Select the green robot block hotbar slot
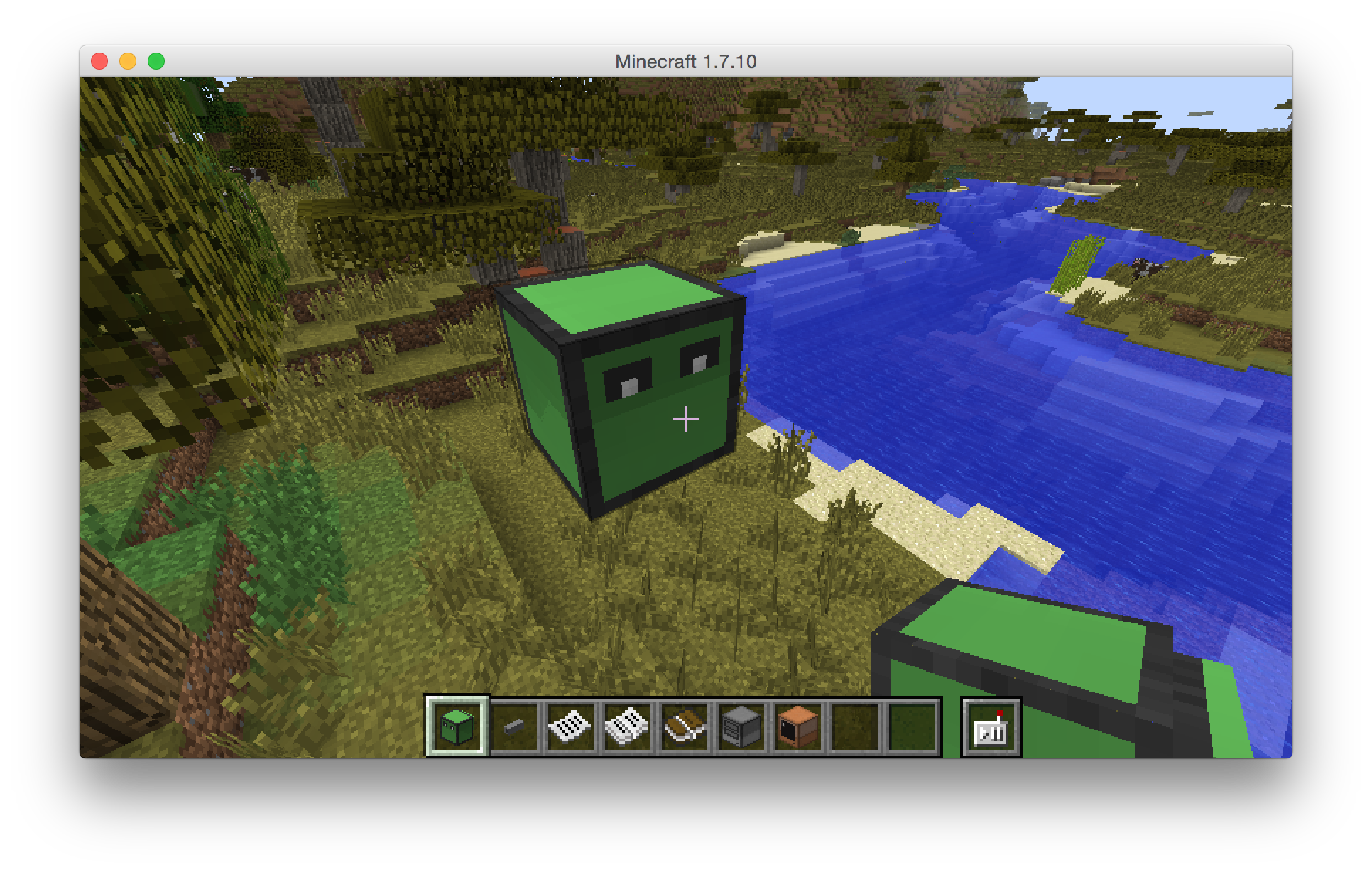1372x872 pixels. [x=457, y=726]
